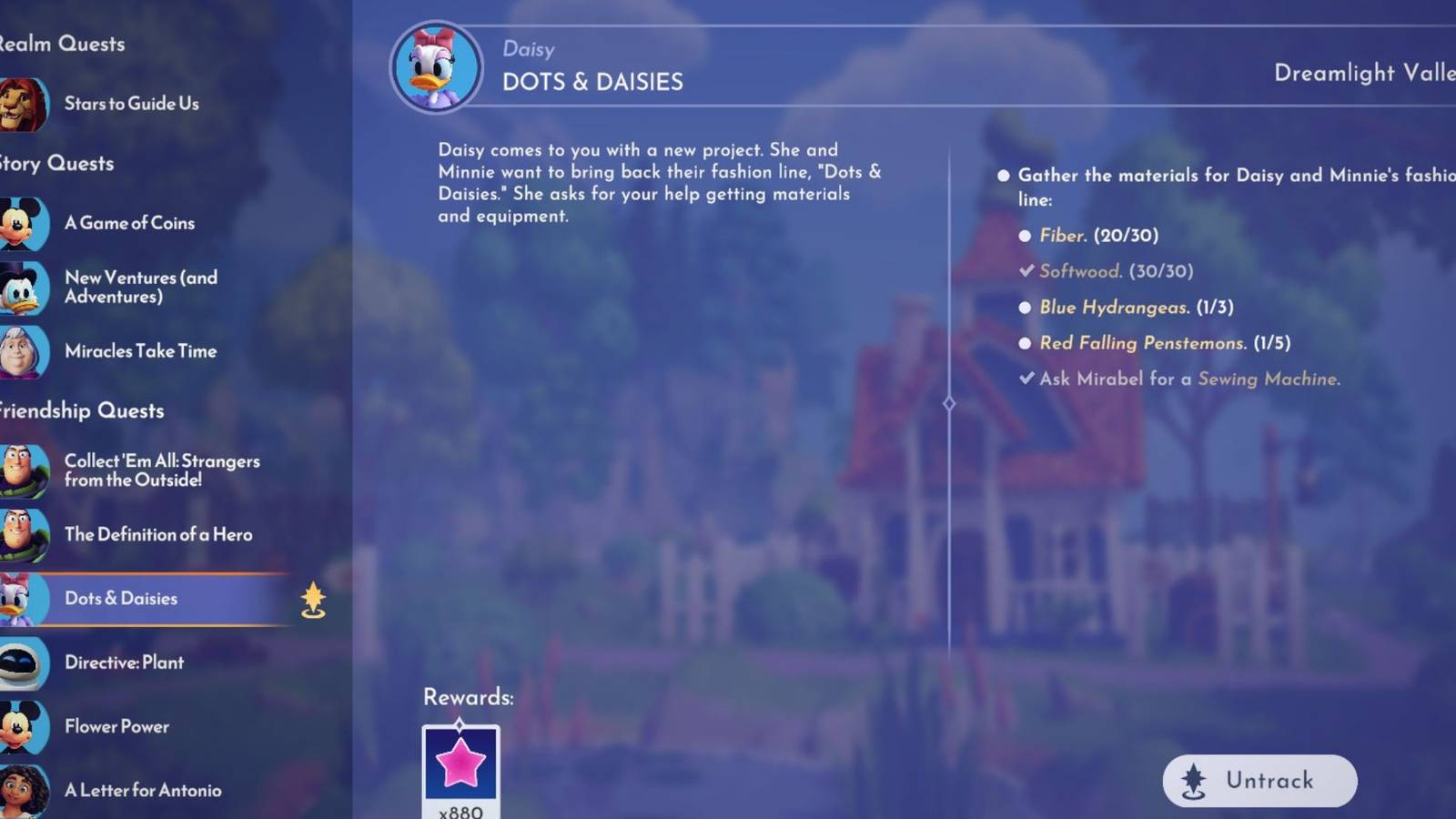
Task: Collapse the Story Quests section
Action: click(56, 164)
